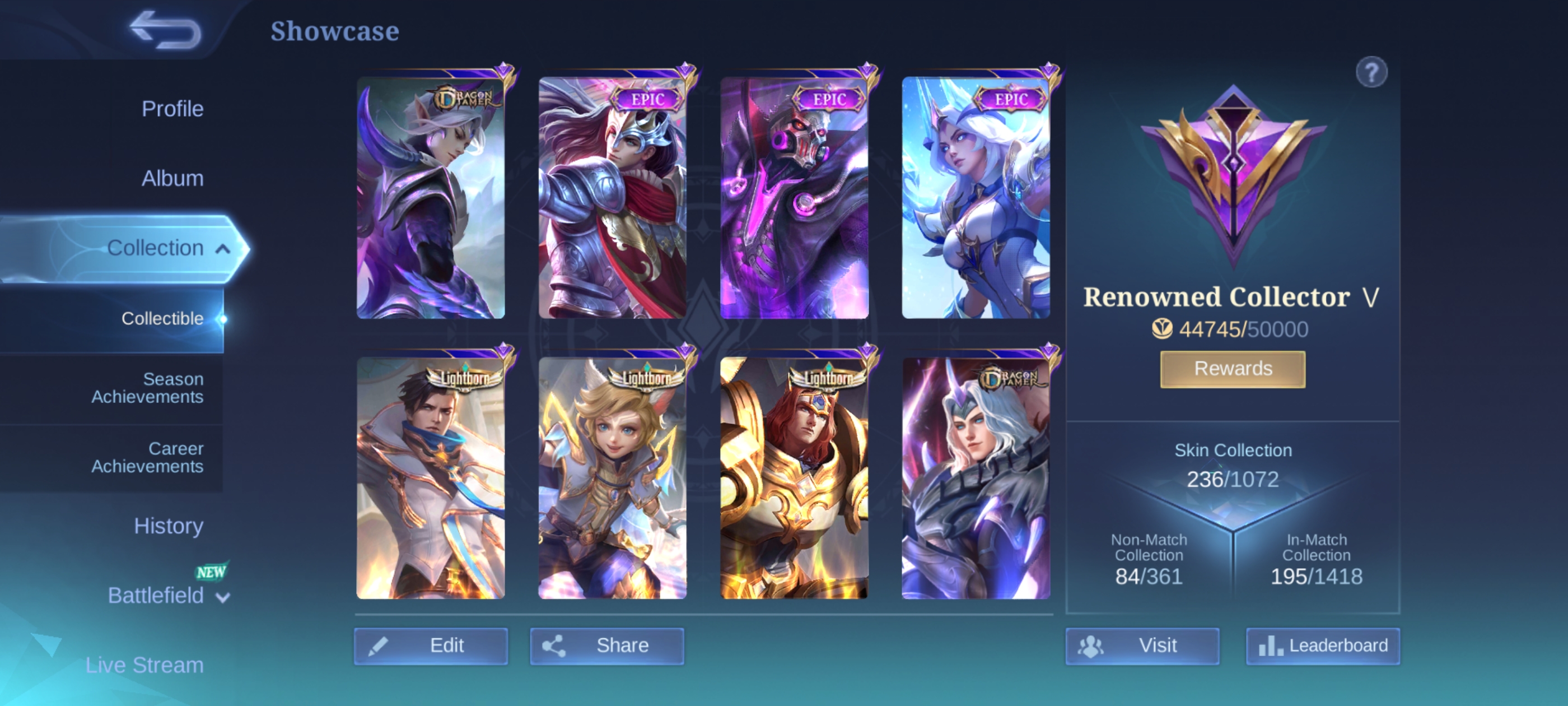This screenshot has width=1568, height=706.
Task: Select the golden armored Lightborn skin card
Action: 794,477
